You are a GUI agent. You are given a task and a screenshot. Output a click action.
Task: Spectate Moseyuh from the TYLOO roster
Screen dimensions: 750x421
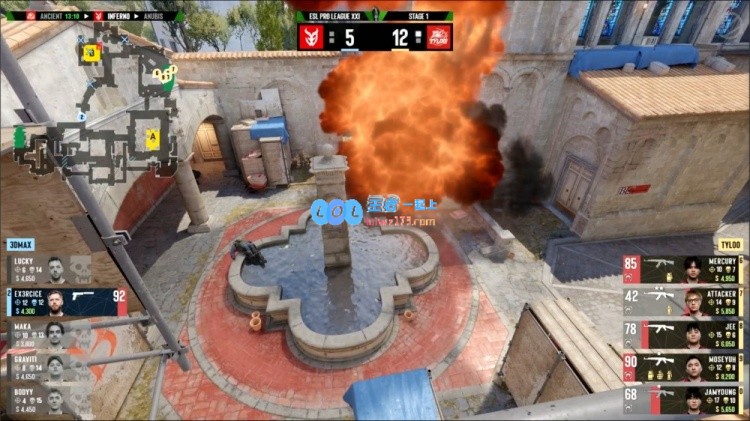pyautogui.click(x=683, y=368)
